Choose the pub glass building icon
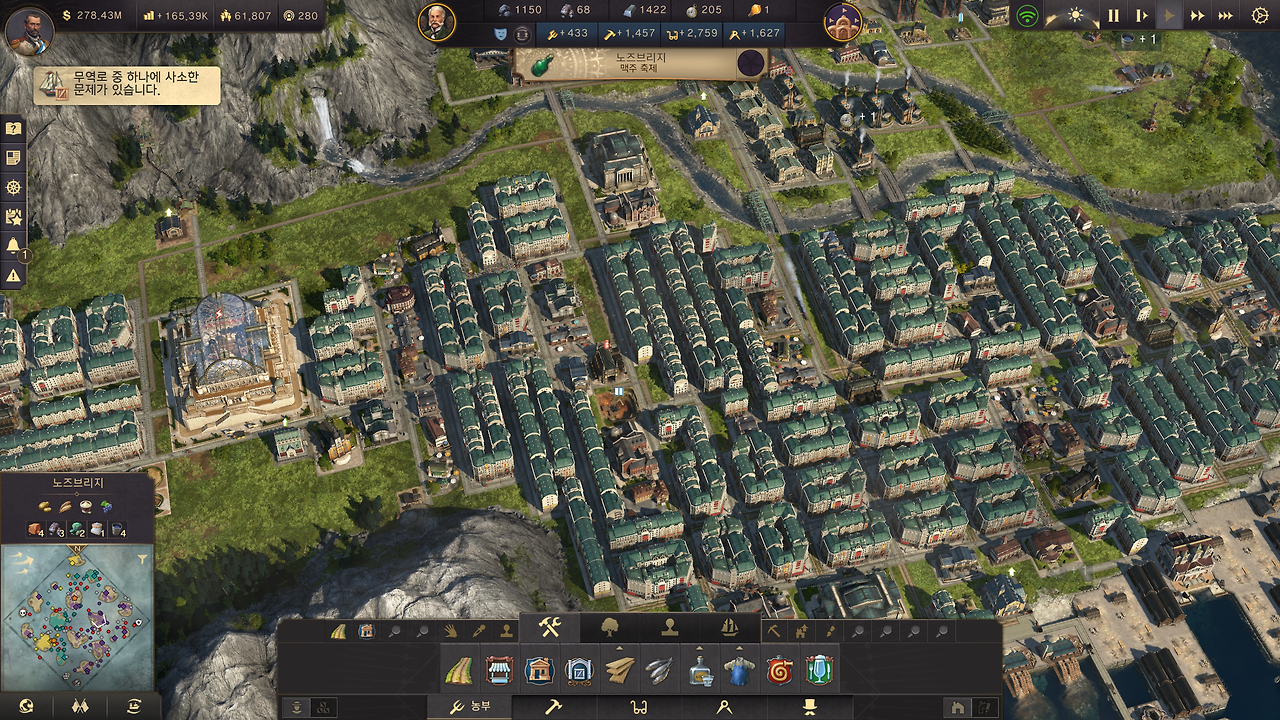 tap(818, 670)
